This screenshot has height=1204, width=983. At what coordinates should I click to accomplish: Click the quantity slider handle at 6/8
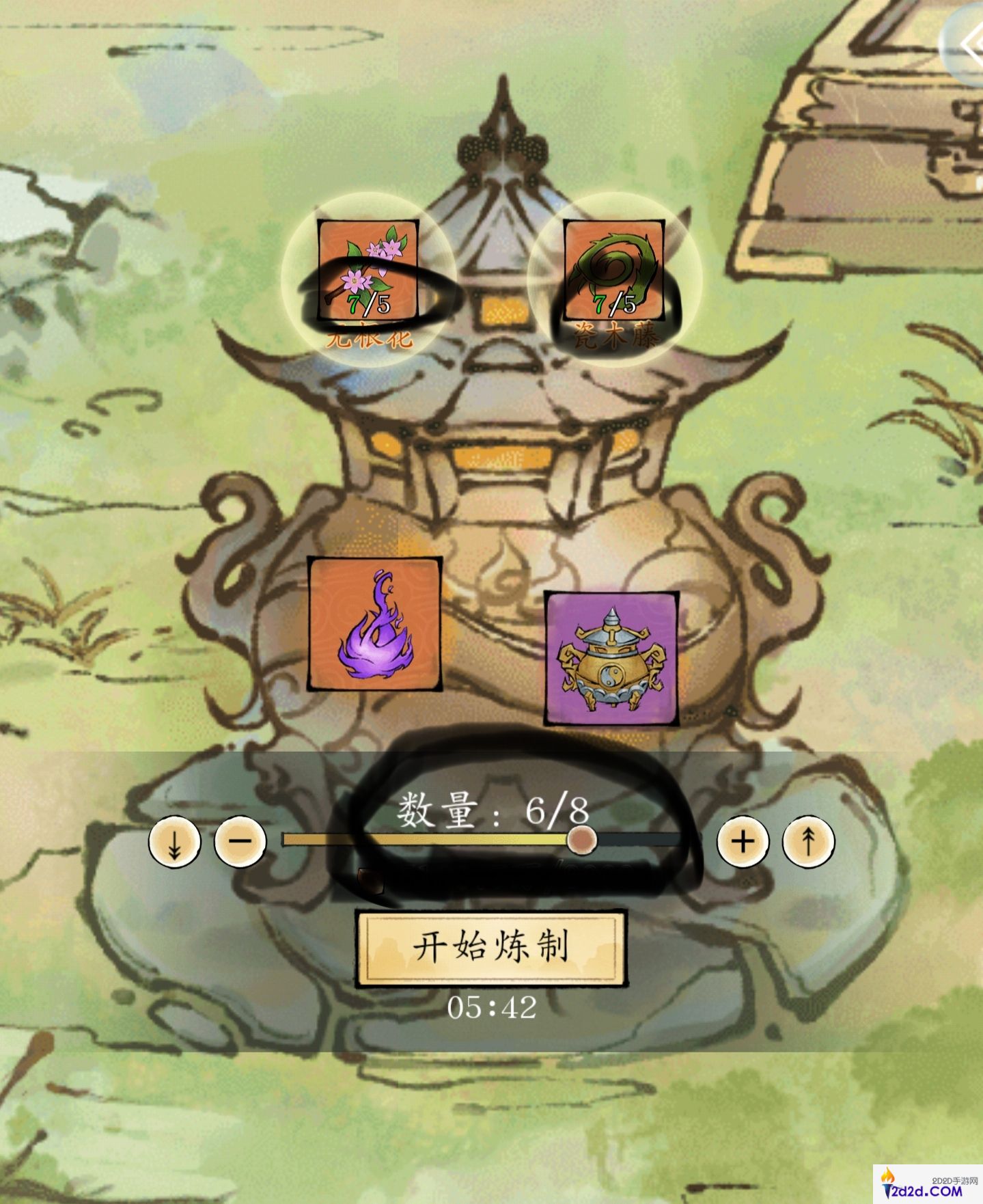click(x=583, y=843)
